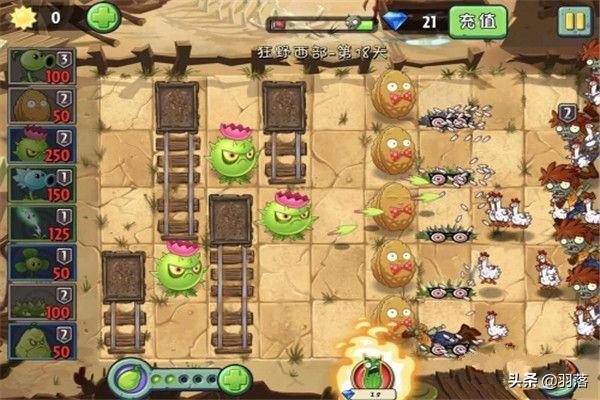Pause the game with the yellow button
Viewport: 600px width, 400px height.
coord(573,20)
